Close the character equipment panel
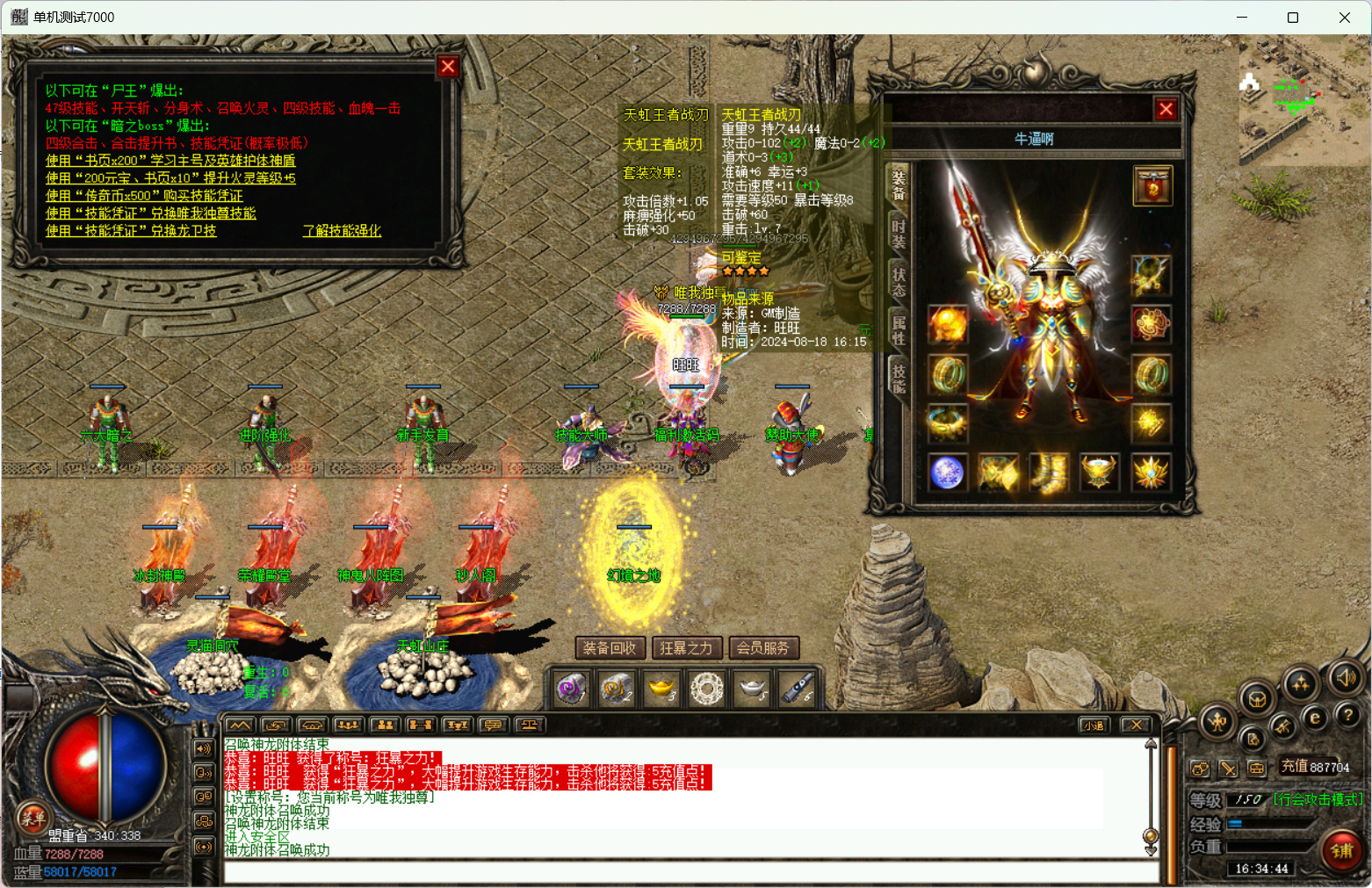The width and height of the screenshot is (1372, 888). click(x=1166, y=109)
